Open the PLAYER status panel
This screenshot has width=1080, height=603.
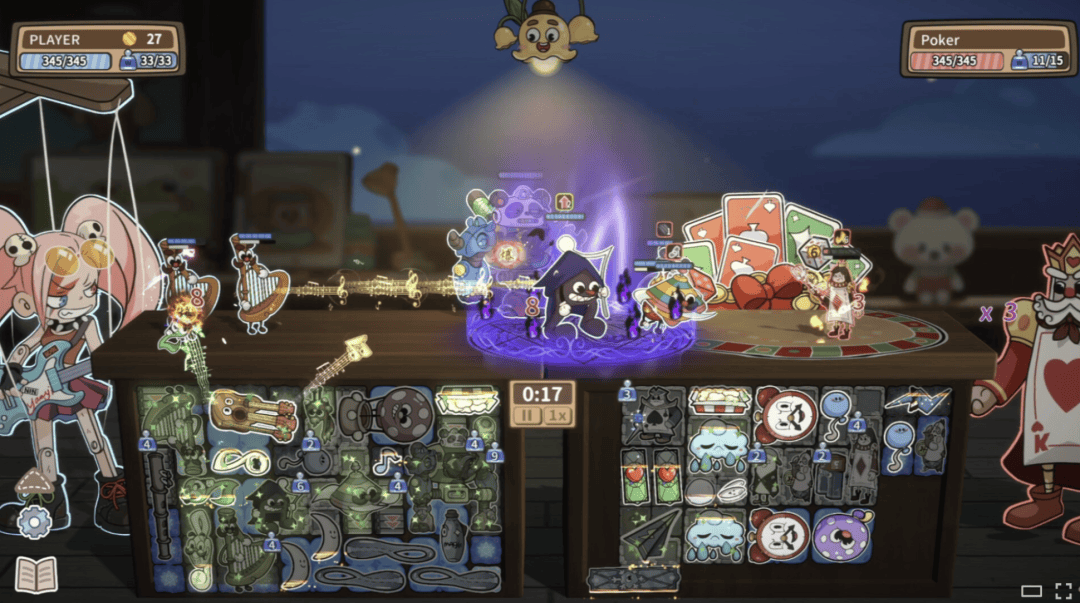tap(97, 49)
